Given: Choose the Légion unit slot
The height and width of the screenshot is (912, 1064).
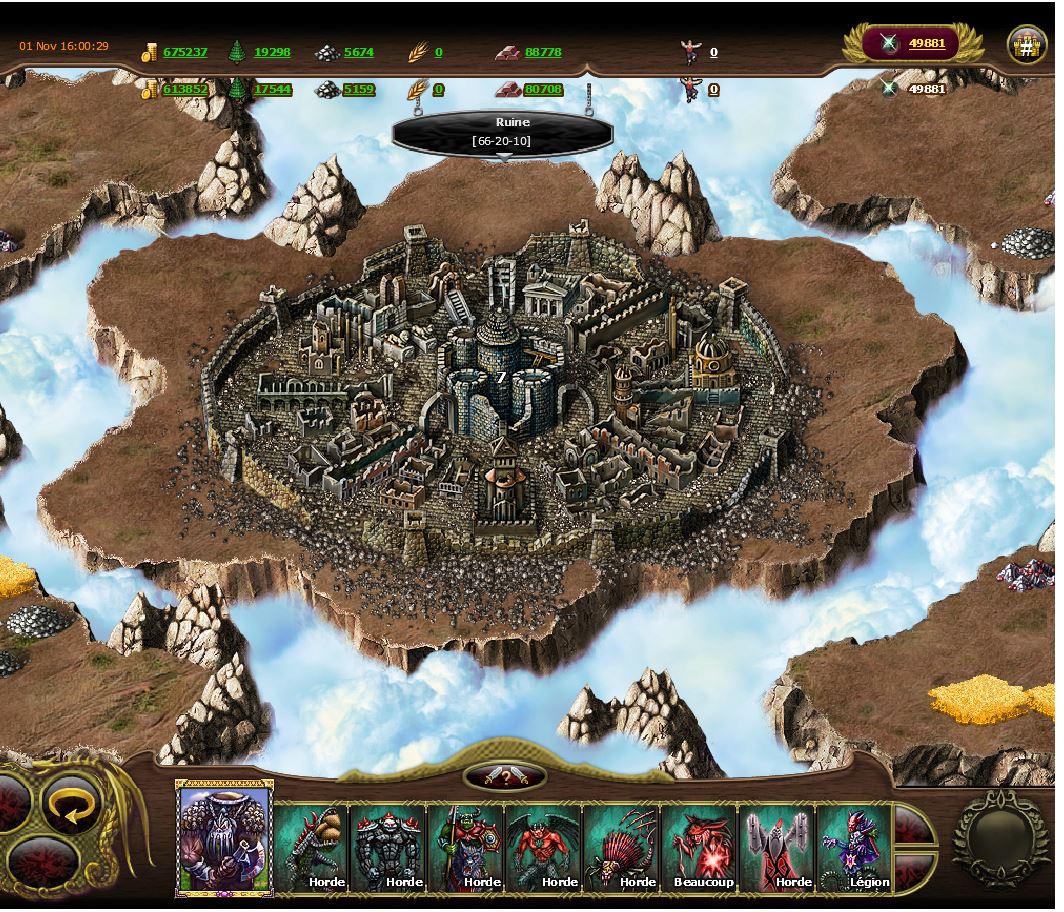Looking at the screenshot, I should (x=856, y=848).
